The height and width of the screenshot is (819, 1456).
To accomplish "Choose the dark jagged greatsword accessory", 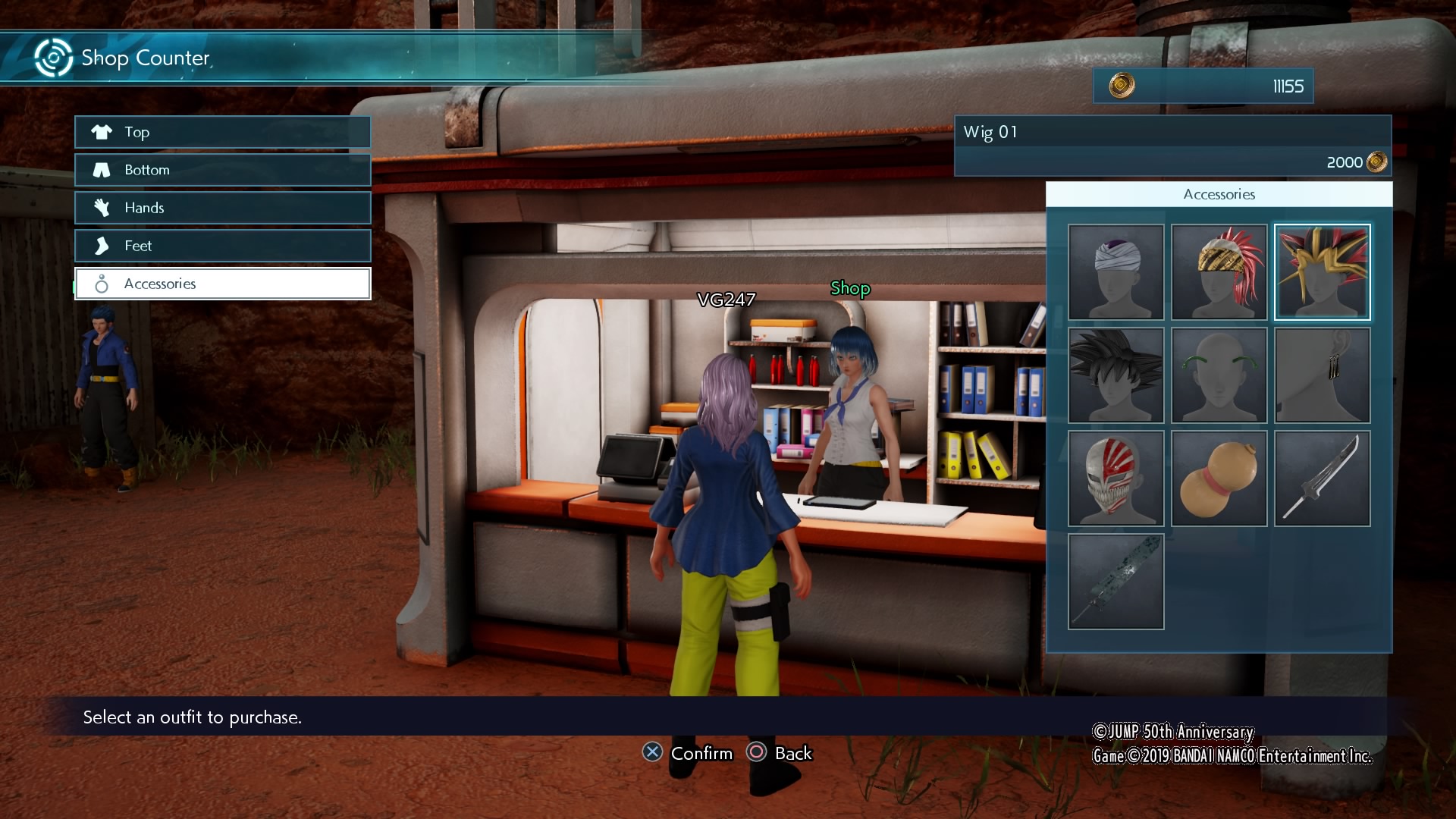I will coord(1116,582).
